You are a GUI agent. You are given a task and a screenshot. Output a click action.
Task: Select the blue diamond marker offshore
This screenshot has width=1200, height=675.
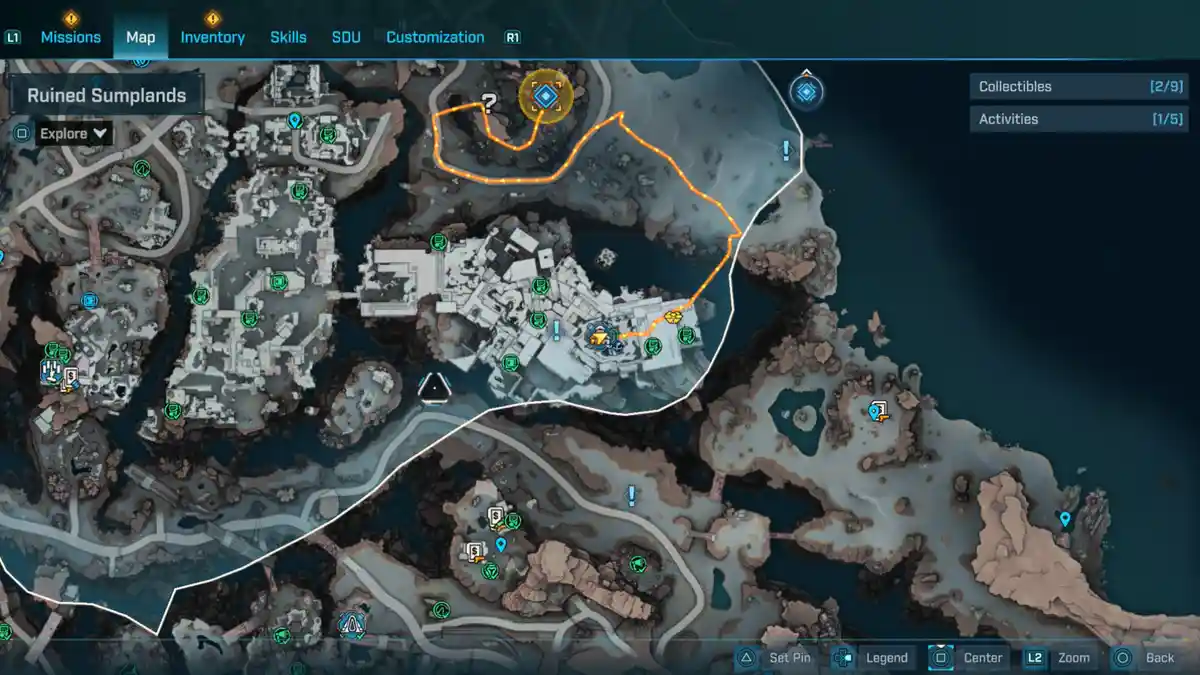[x=806, y=92]
